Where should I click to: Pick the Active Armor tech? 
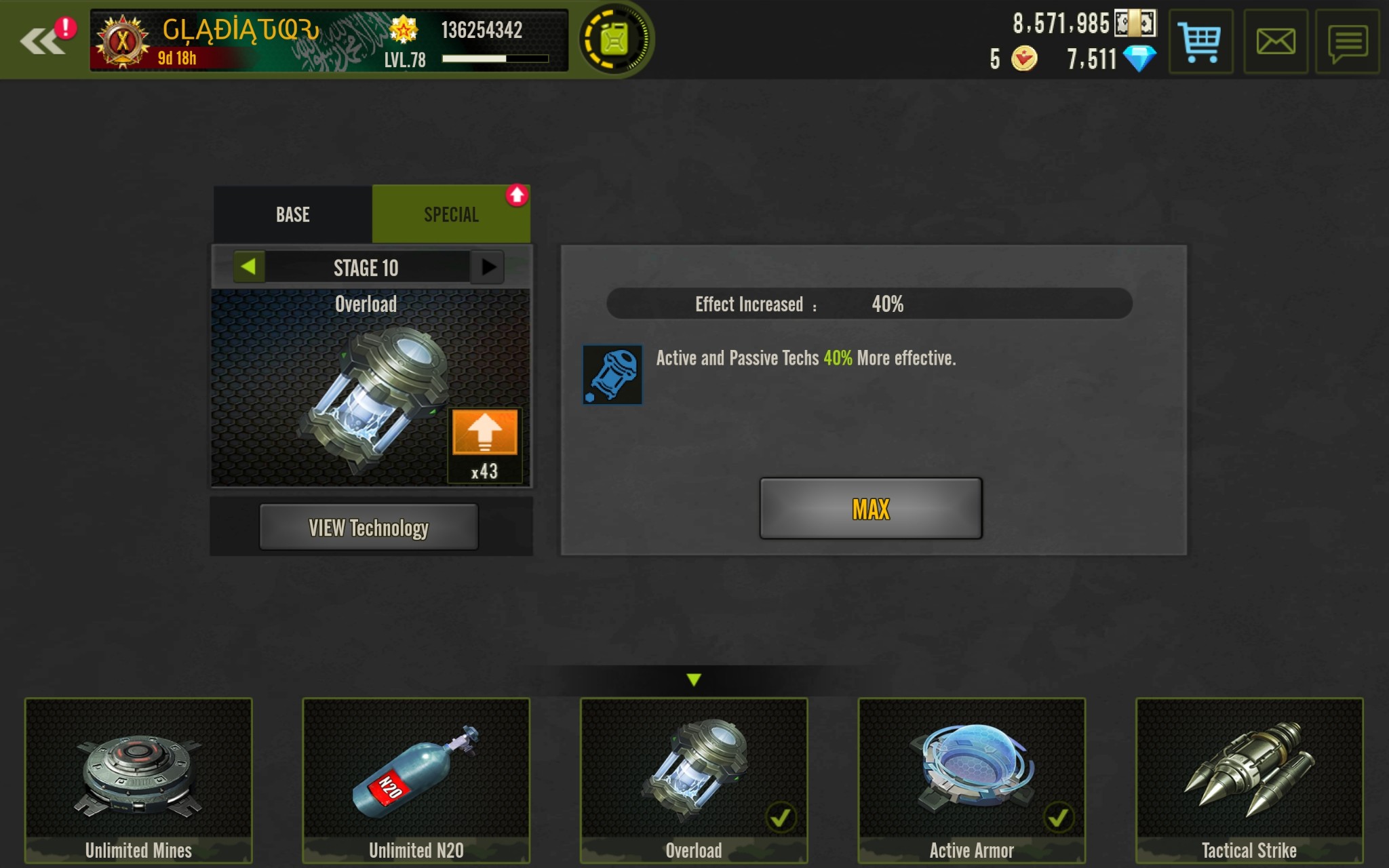point(971,780)
